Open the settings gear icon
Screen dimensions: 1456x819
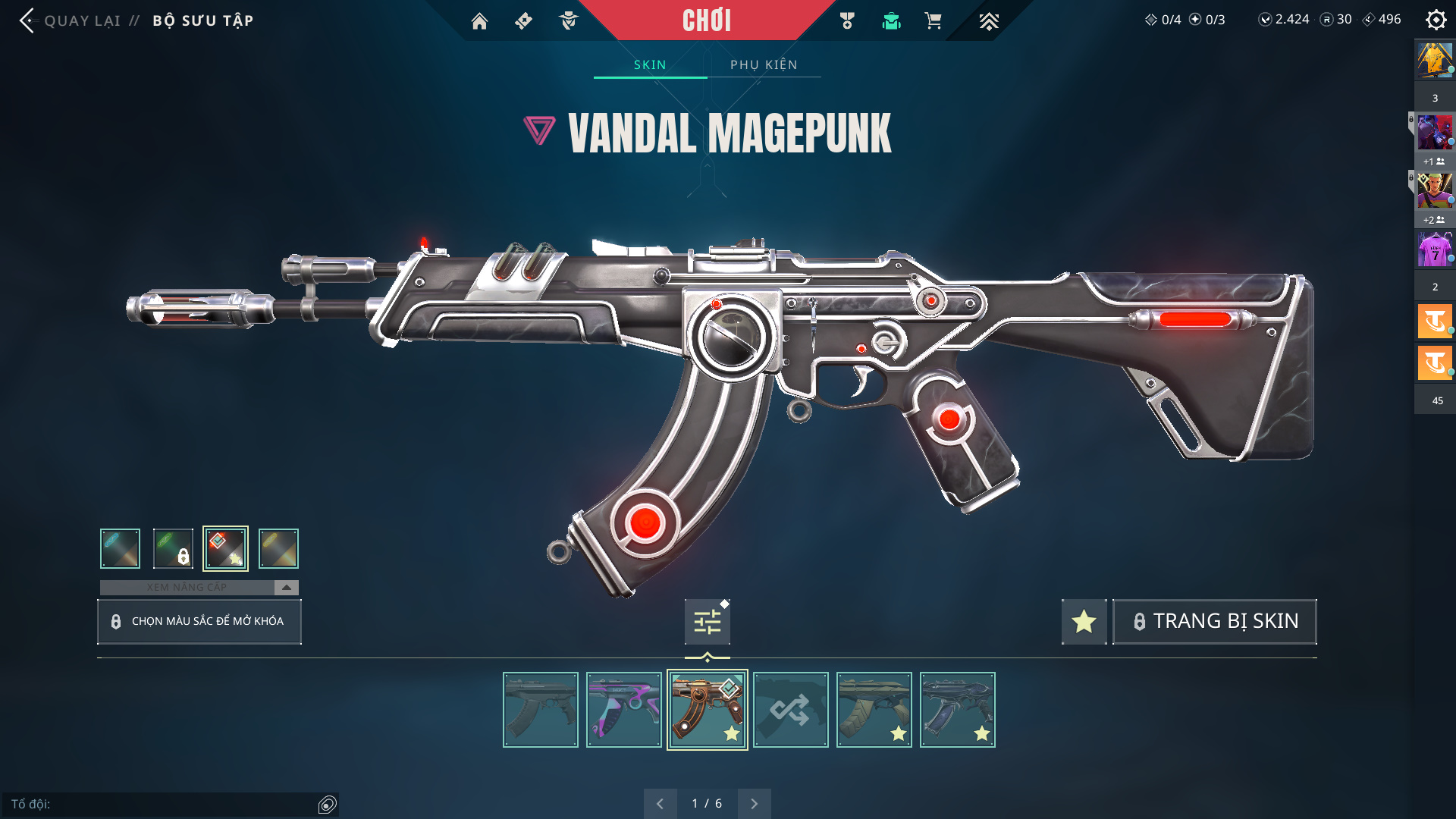coord(1436,20)
